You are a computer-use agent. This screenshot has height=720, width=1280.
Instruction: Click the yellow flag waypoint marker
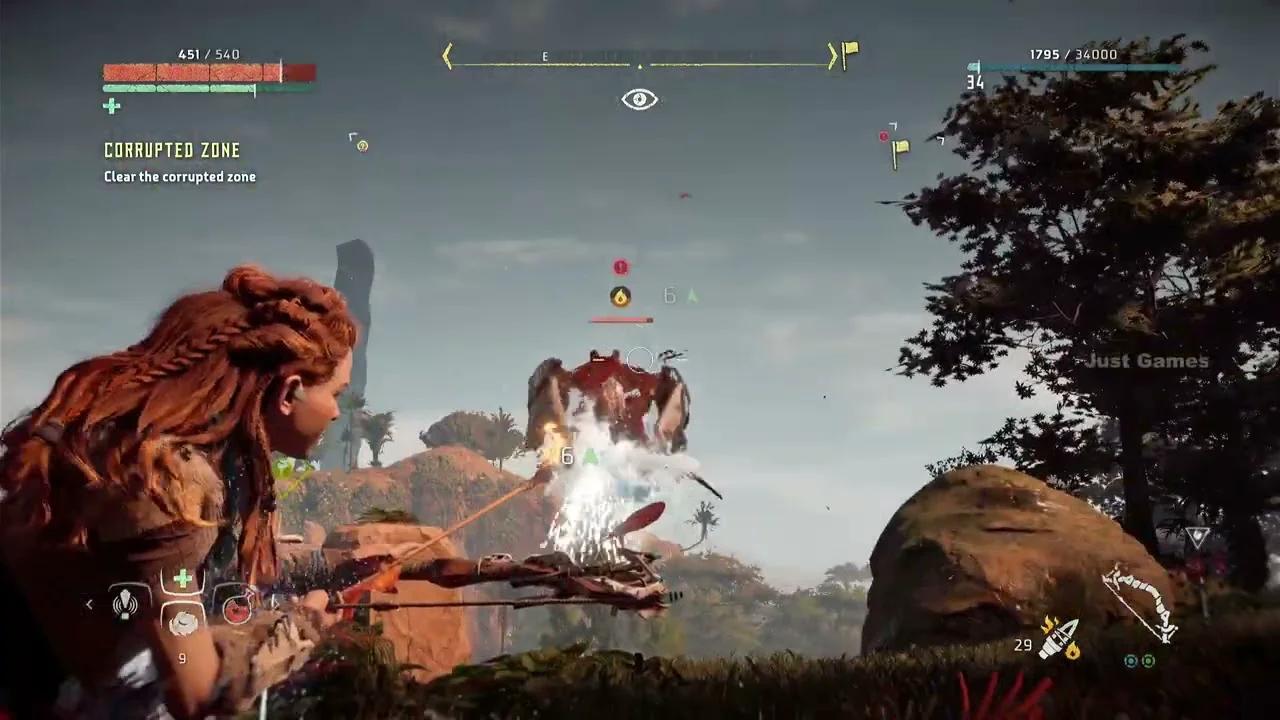(900, 151)
